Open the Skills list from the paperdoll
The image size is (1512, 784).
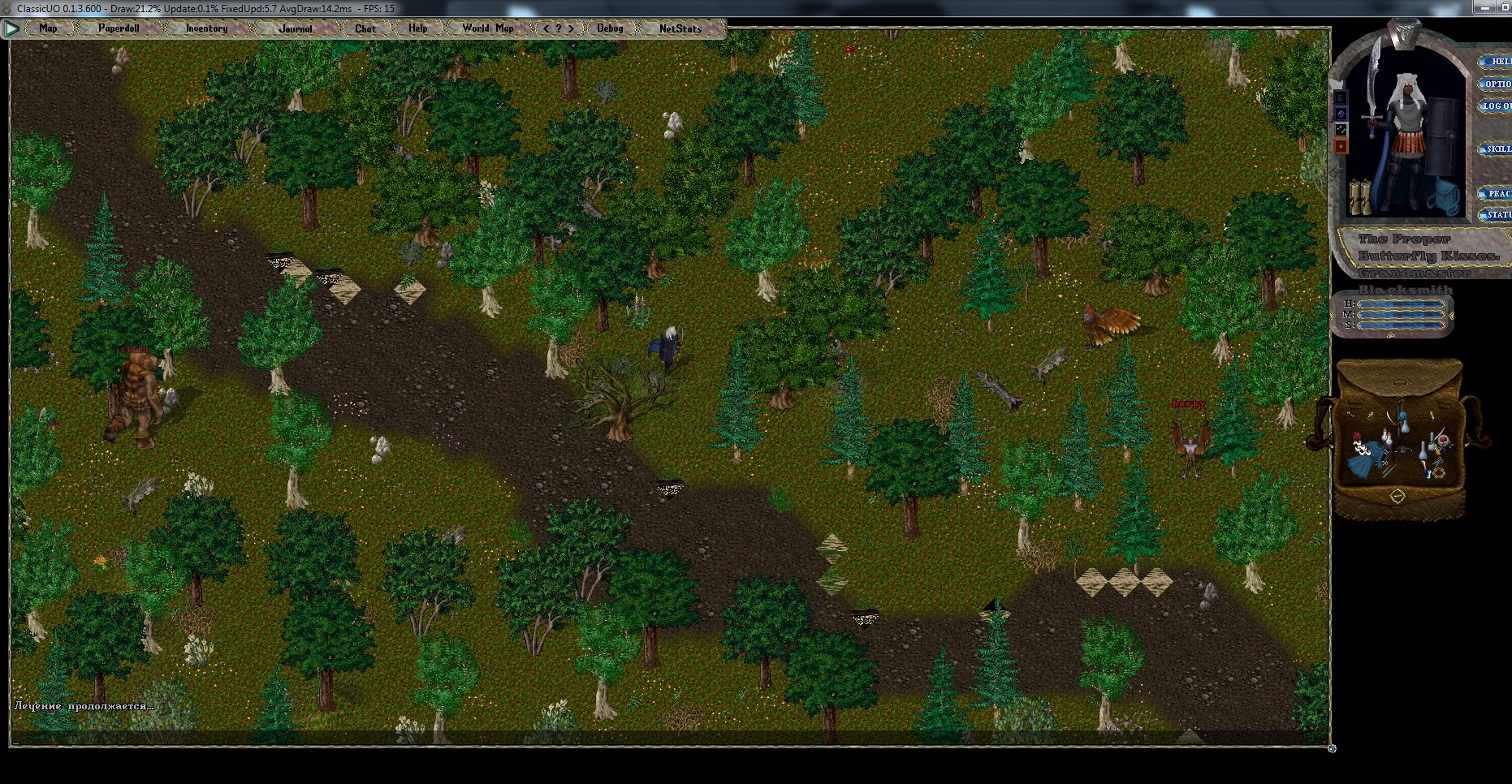(1496, 149)
